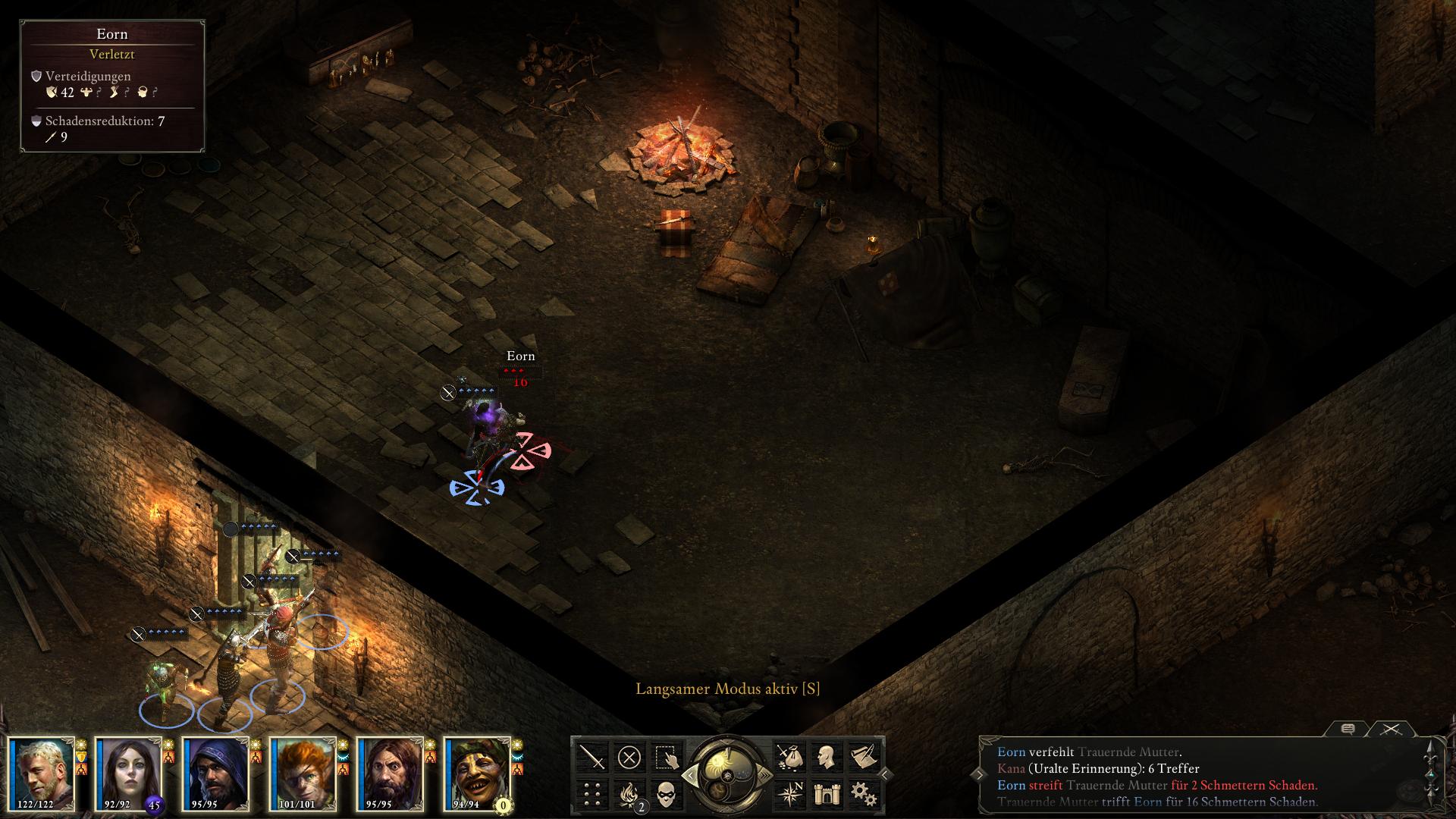
Task: Open the area map compass icon
Action: pos(789,794)
